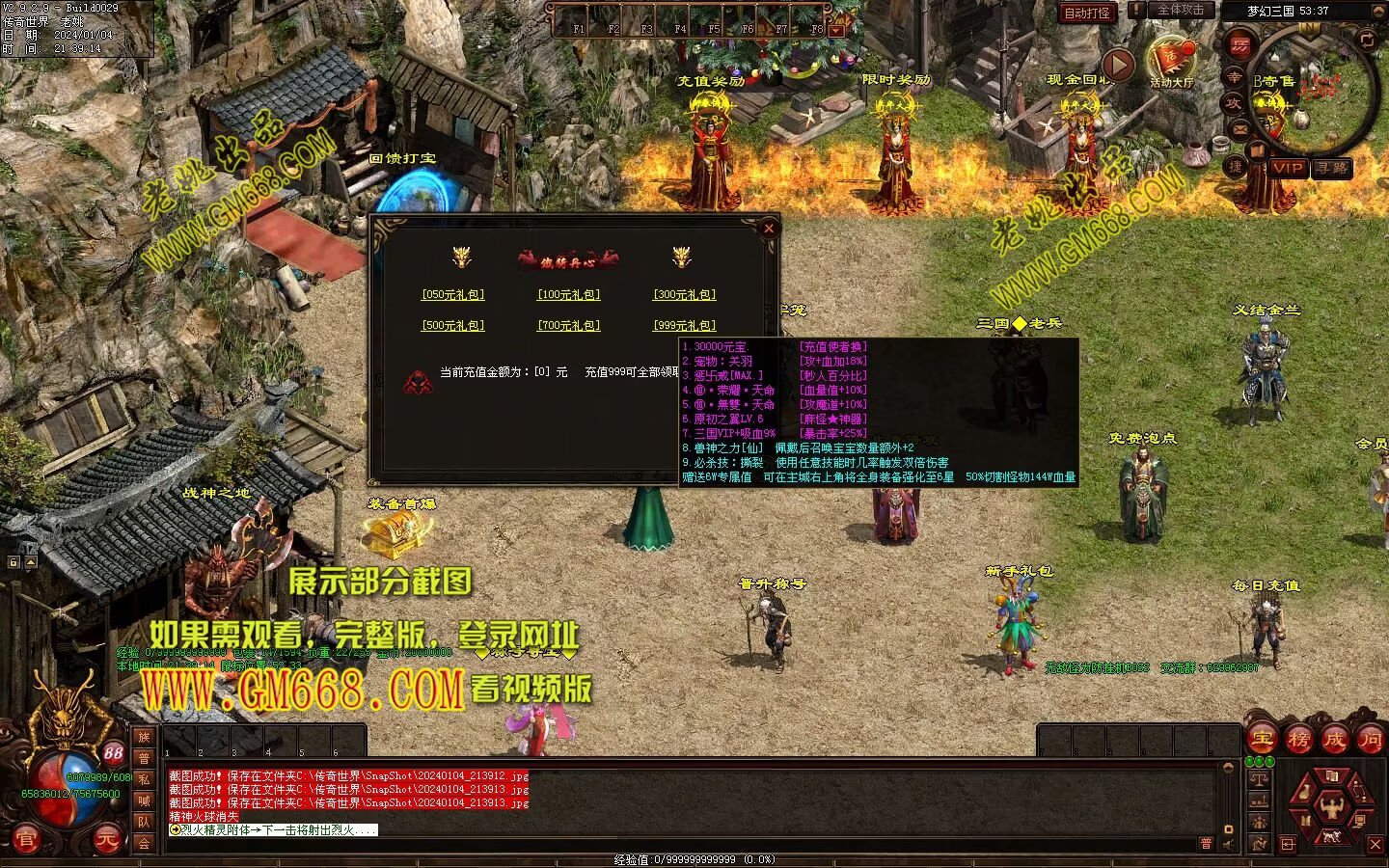Click the minimap refresh arrows button

click(x=1366, y=40)
